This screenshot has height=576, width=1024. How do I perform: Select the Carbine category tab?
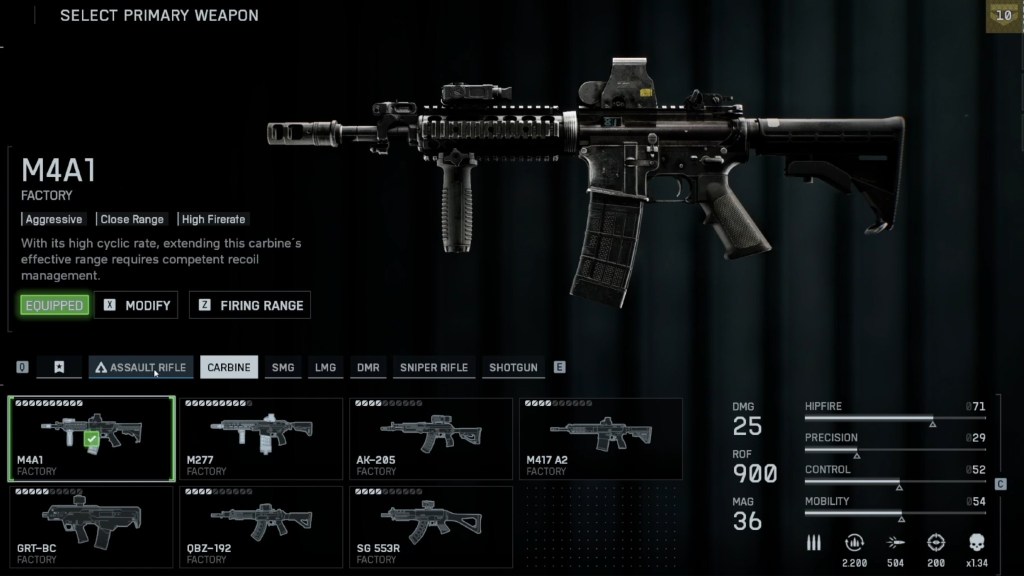(x=229, y=367)
